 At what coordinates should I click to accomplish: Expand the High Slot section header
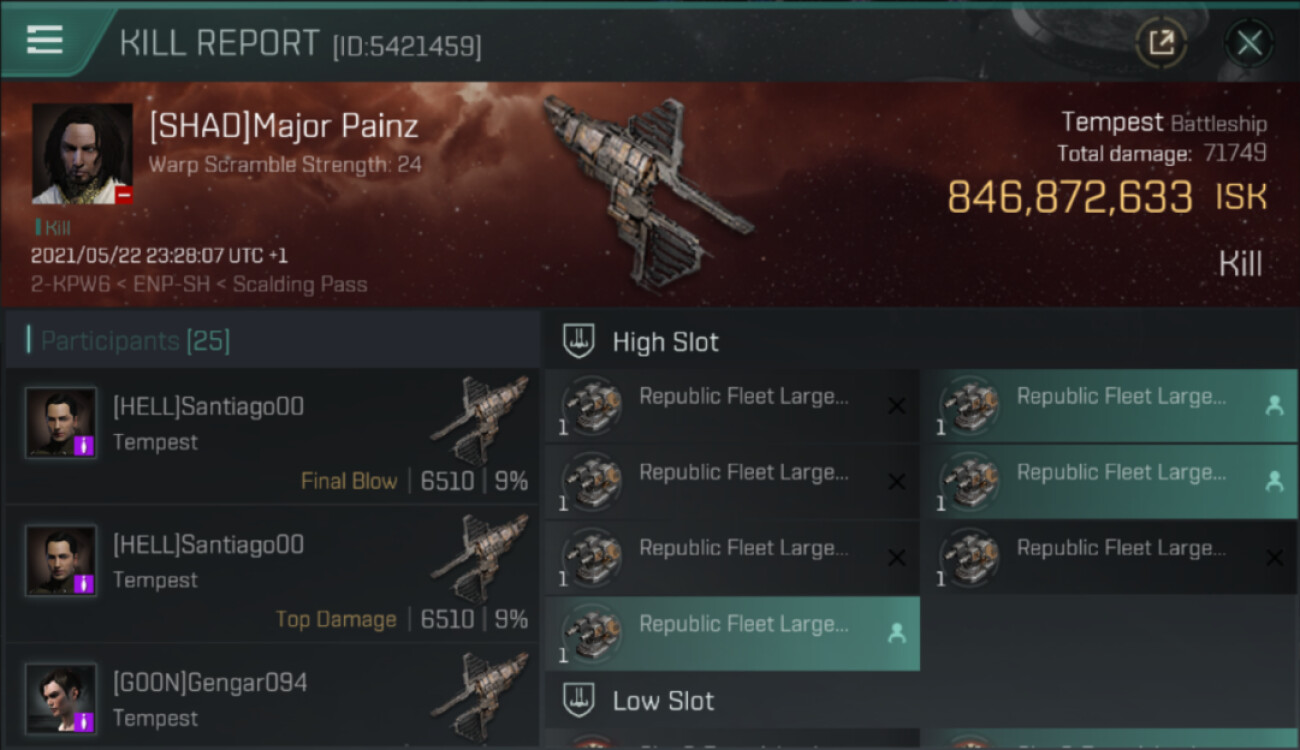(x=665, y=342)
